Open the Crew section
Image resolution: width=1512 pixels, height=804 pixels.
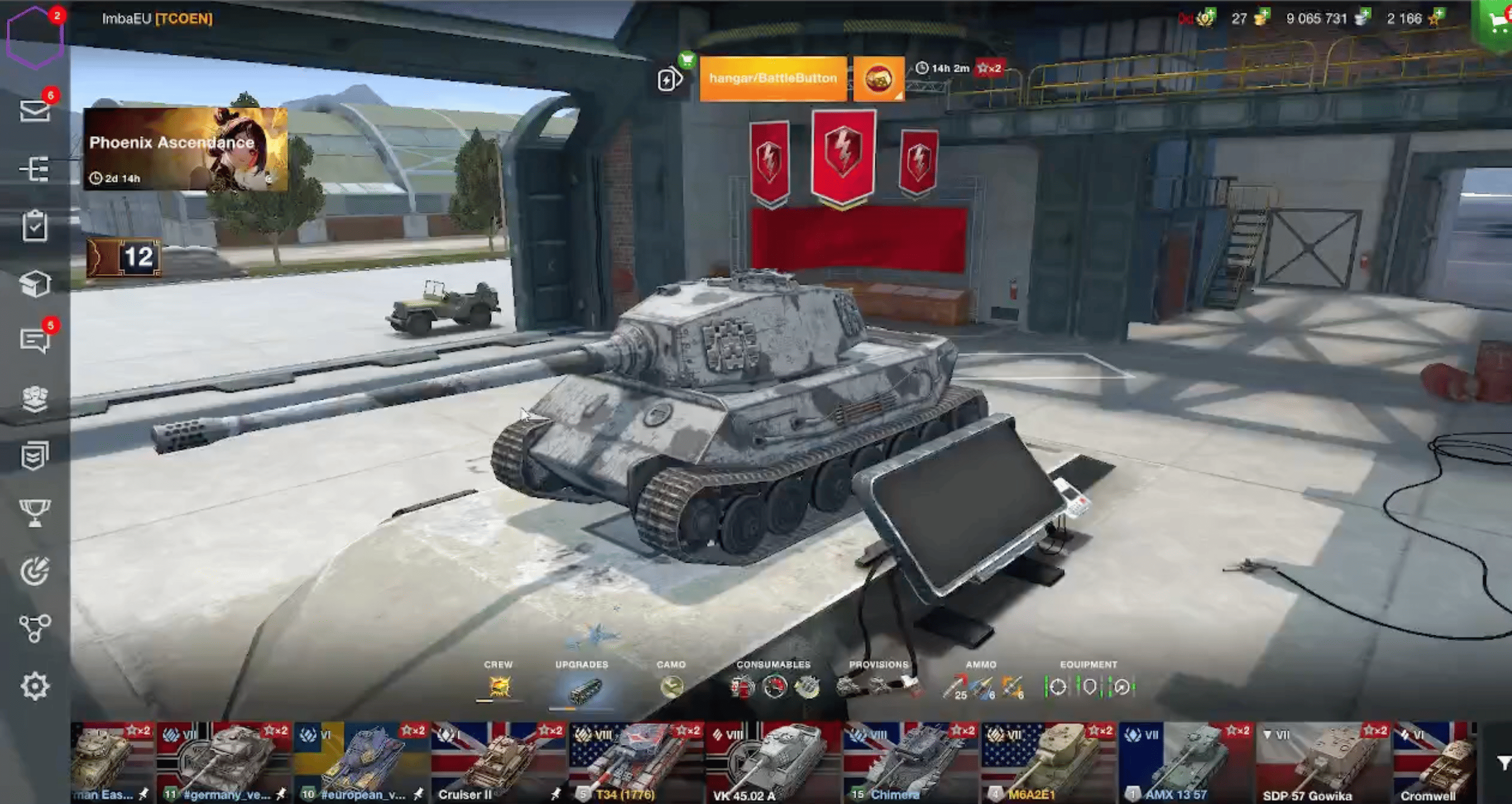coord(498,683)
